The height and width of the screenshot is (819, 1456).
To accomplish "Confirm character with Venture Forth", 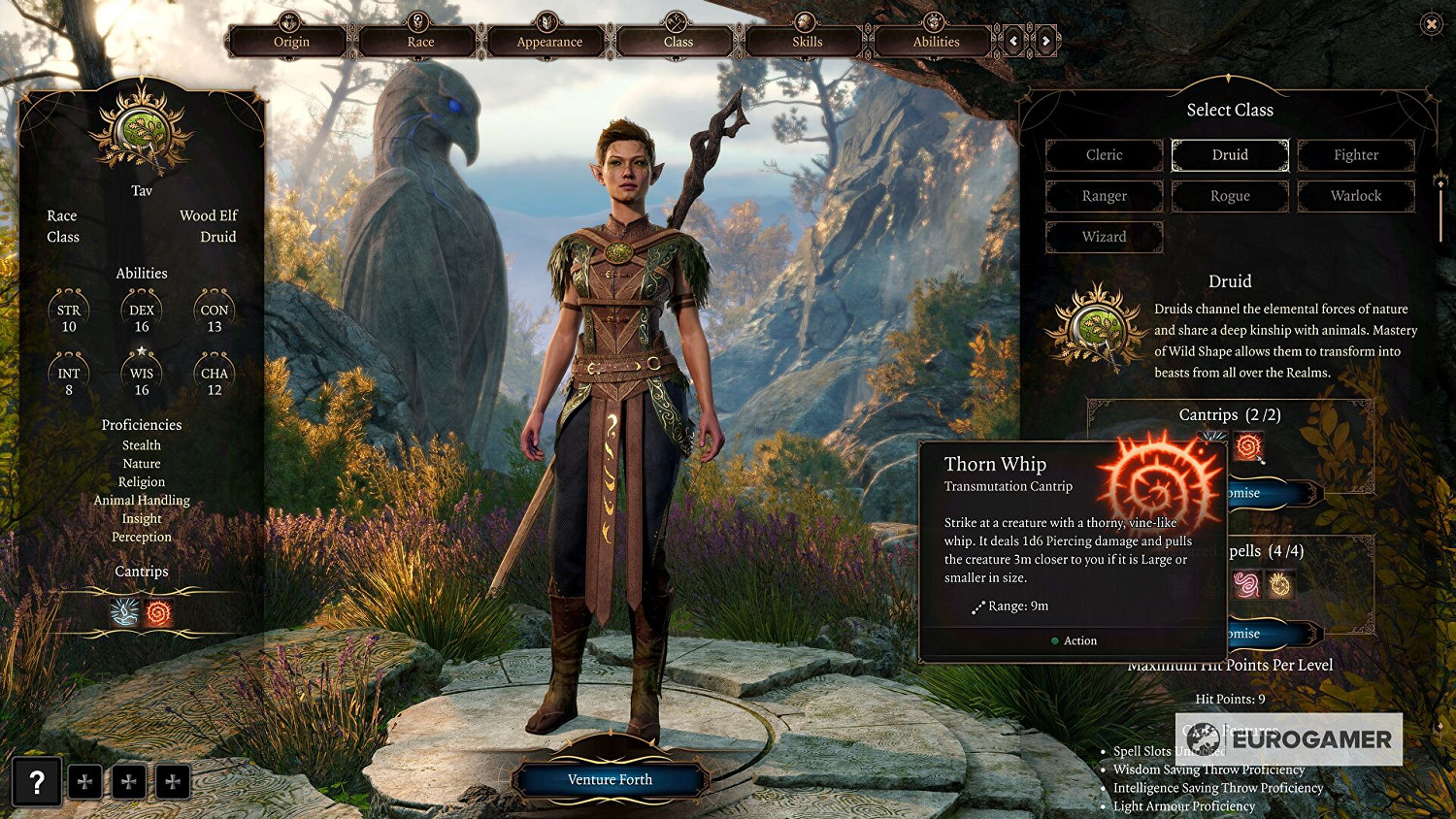I will (x=610, y=779).
